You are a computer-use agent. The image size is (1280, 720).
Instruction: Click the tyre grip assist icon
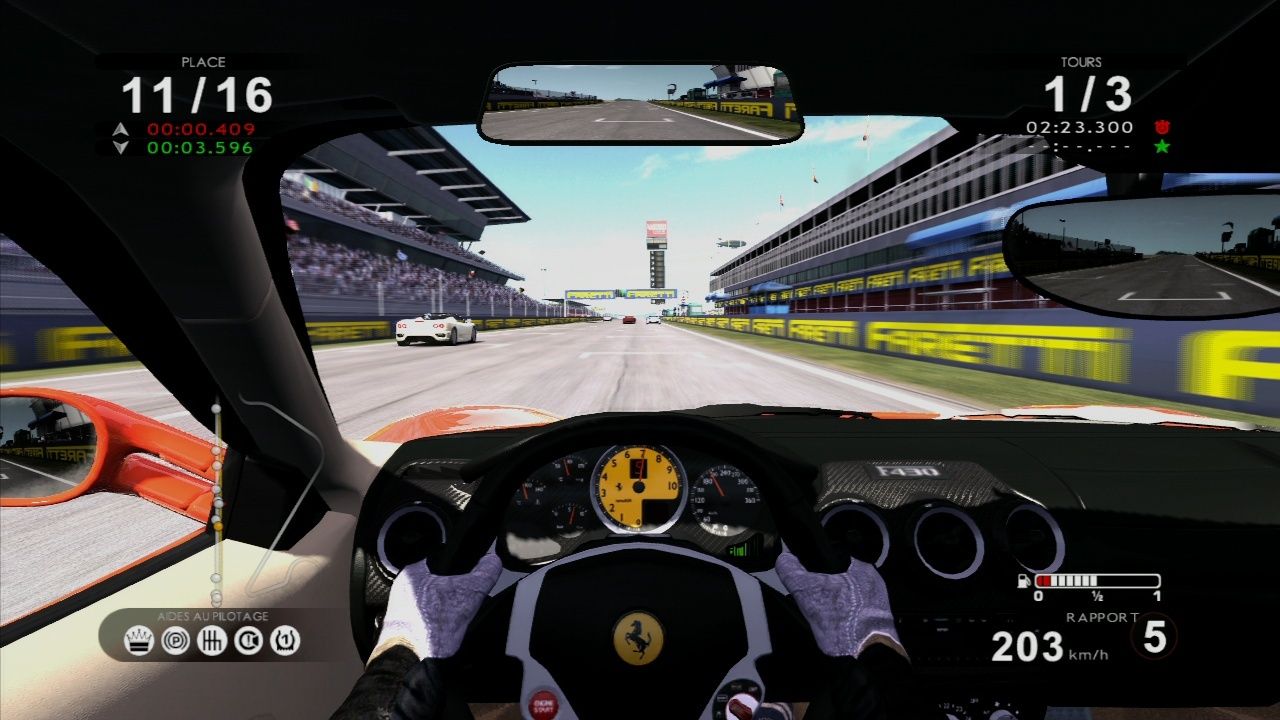pyautogui.click(x=285, y=641)
